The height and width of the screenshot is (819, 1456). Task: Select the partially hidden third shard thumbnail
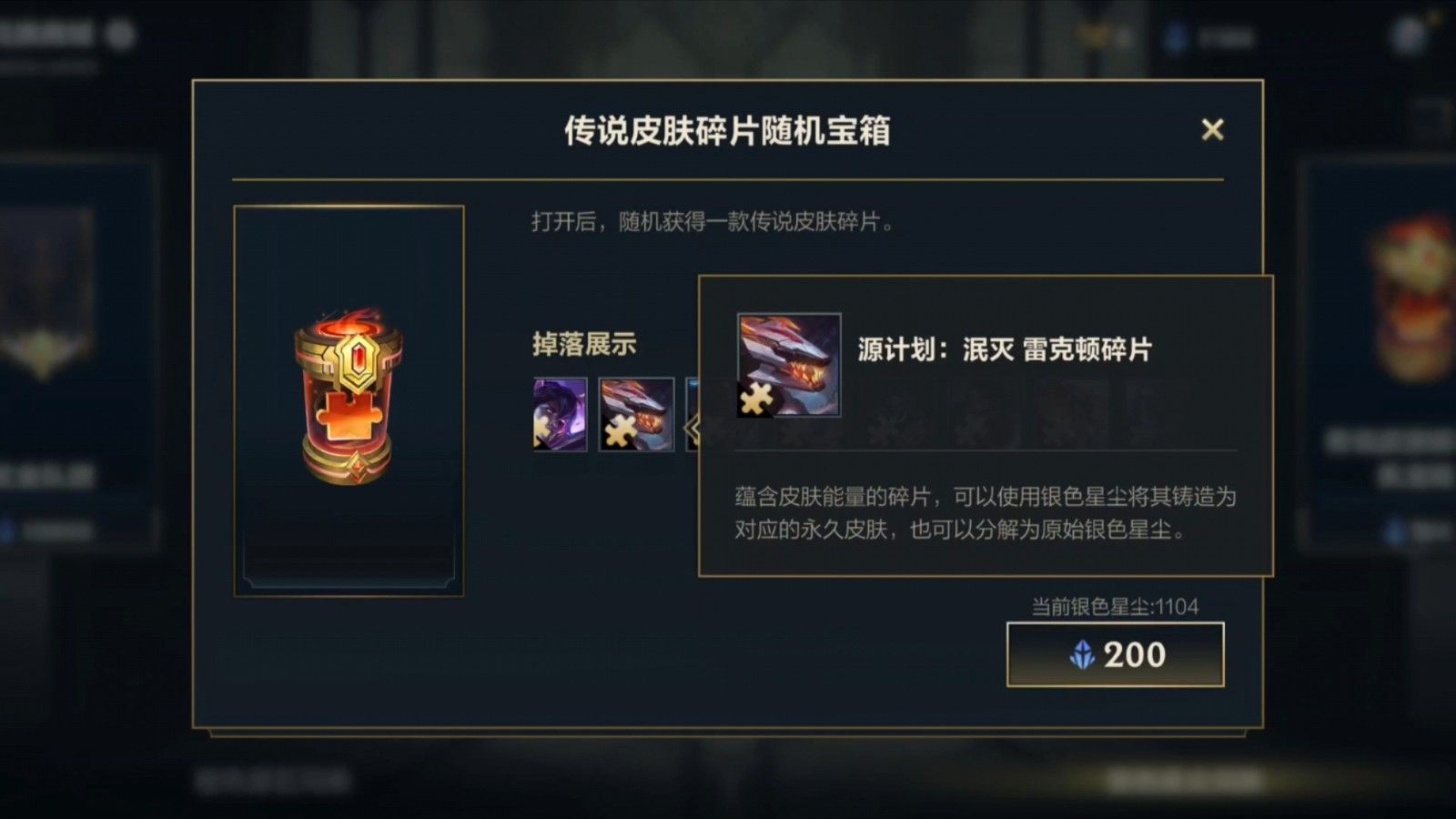692,391
